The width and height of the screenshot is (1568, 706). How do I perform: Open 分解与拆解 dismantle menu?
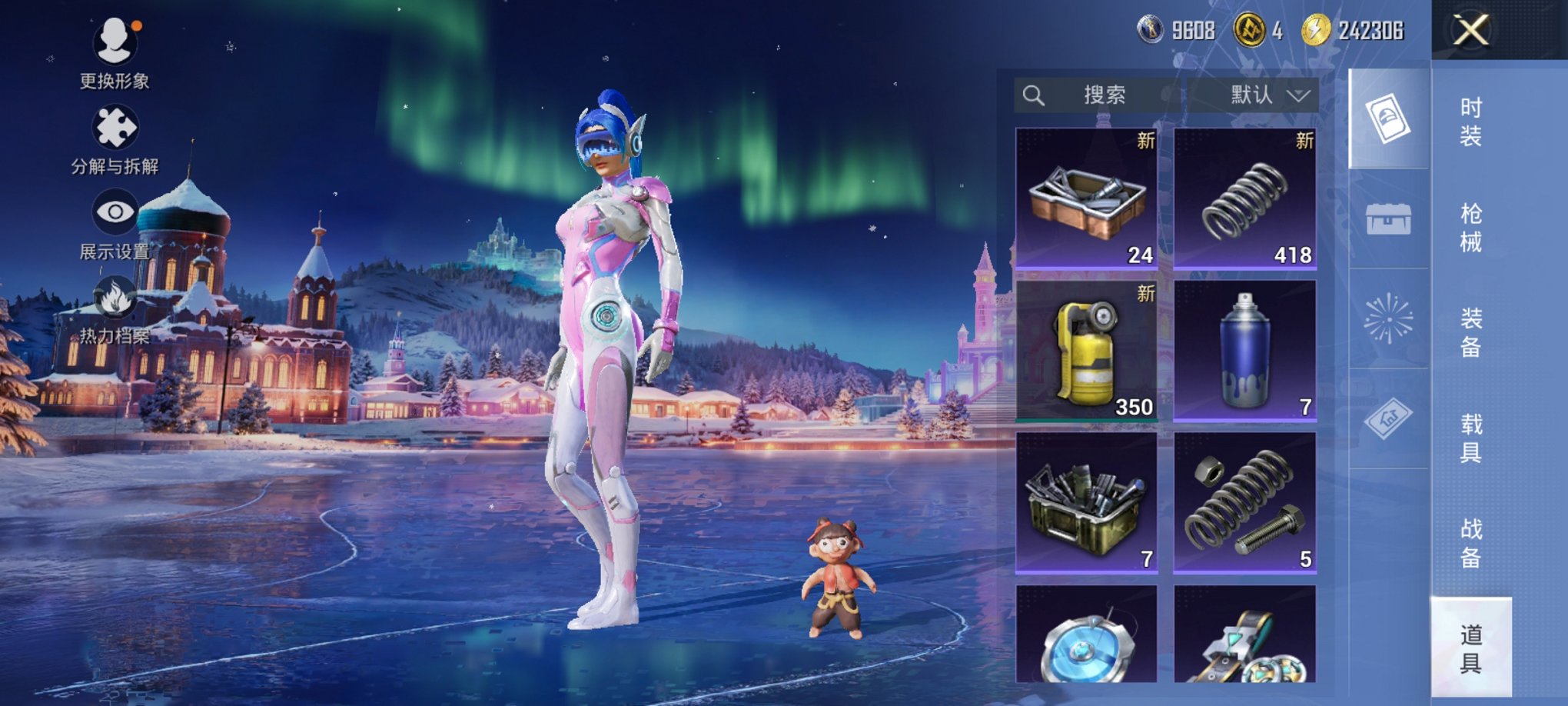point(115,138)
